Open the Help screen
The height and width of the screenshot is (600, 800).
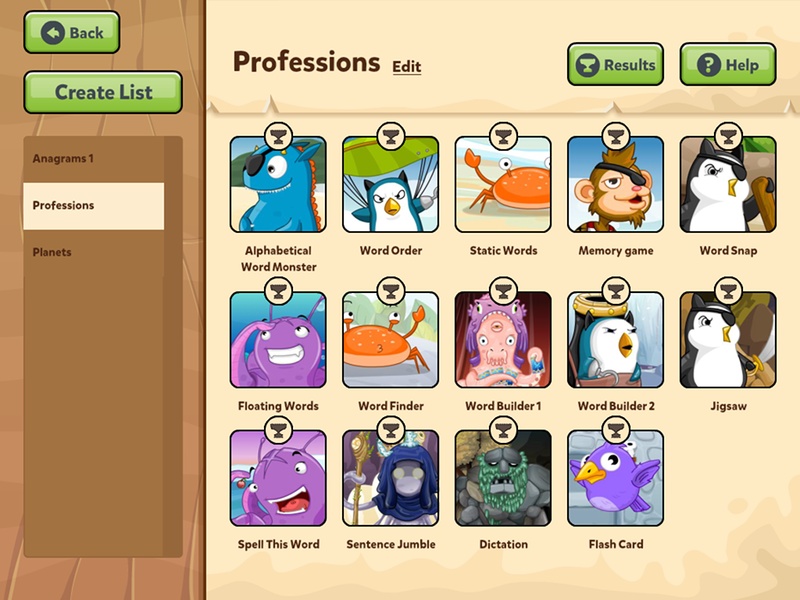click(728, 65)
